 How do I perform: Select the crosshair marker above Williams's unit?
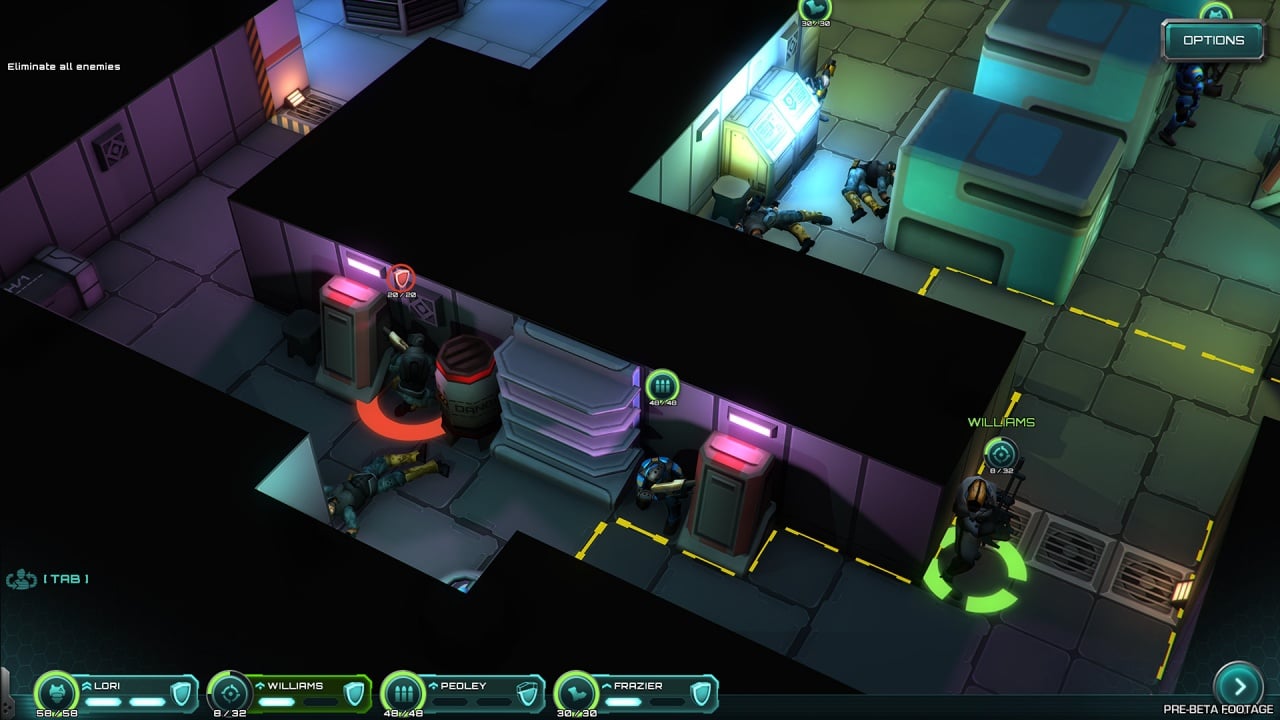click(x=1001, y=452)
